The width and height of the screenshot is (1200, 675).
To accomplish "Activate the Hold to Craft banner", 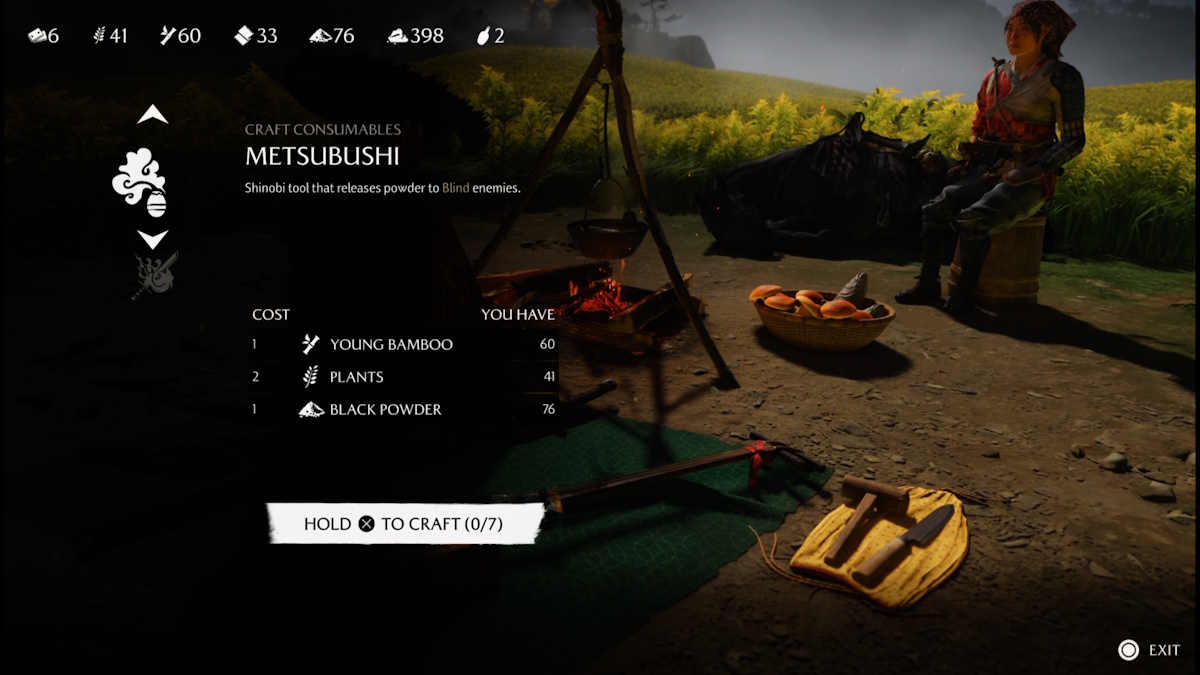I will point(405,524).
